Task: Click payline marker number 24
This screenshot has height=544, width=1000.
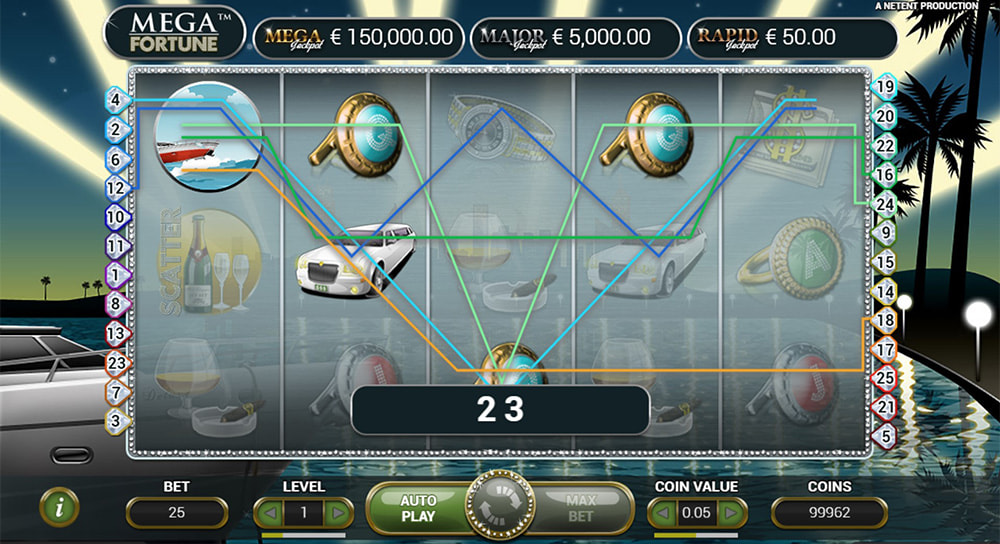Action: (884, 203)
